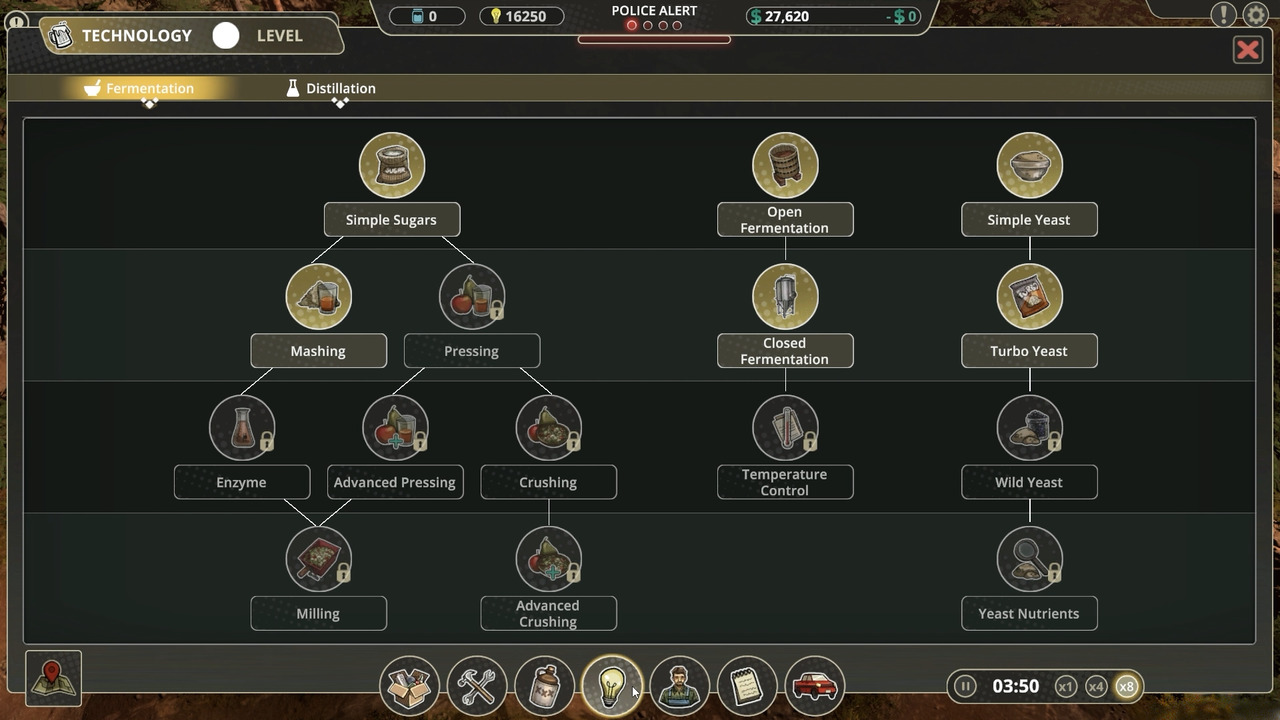Image resolution: width=1280 pixels, height=720 pixels.
Task: Open the red truck delivery menu
Action: tap(814, 686)
